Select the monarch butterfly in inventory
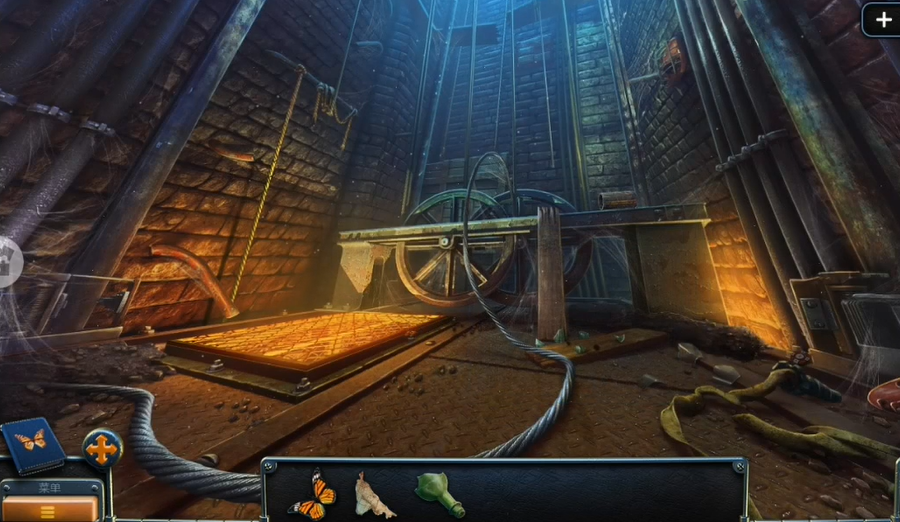900x522 pixels. (x=311, y=496)
